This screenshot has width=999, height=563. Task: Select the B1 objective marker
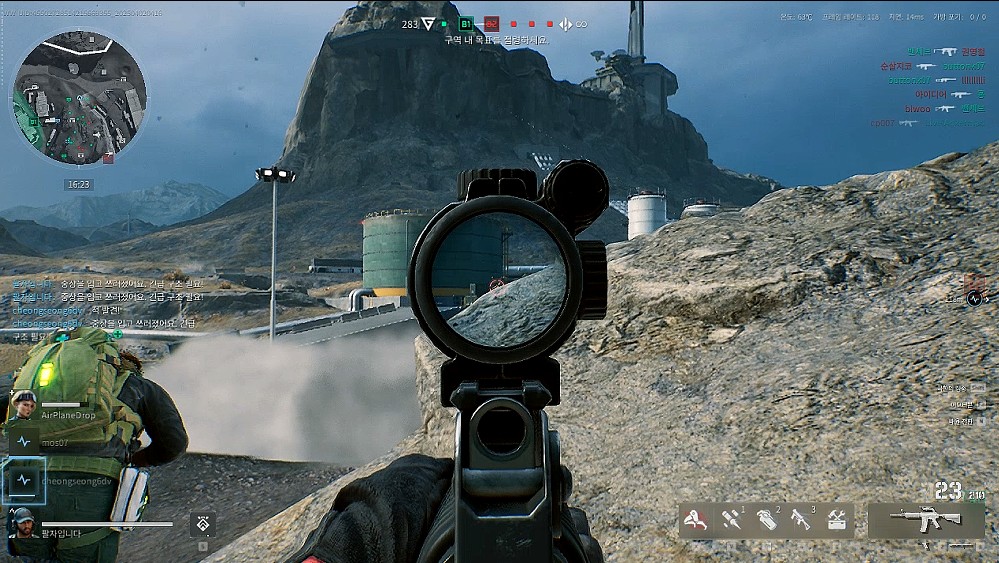(466, 23)
